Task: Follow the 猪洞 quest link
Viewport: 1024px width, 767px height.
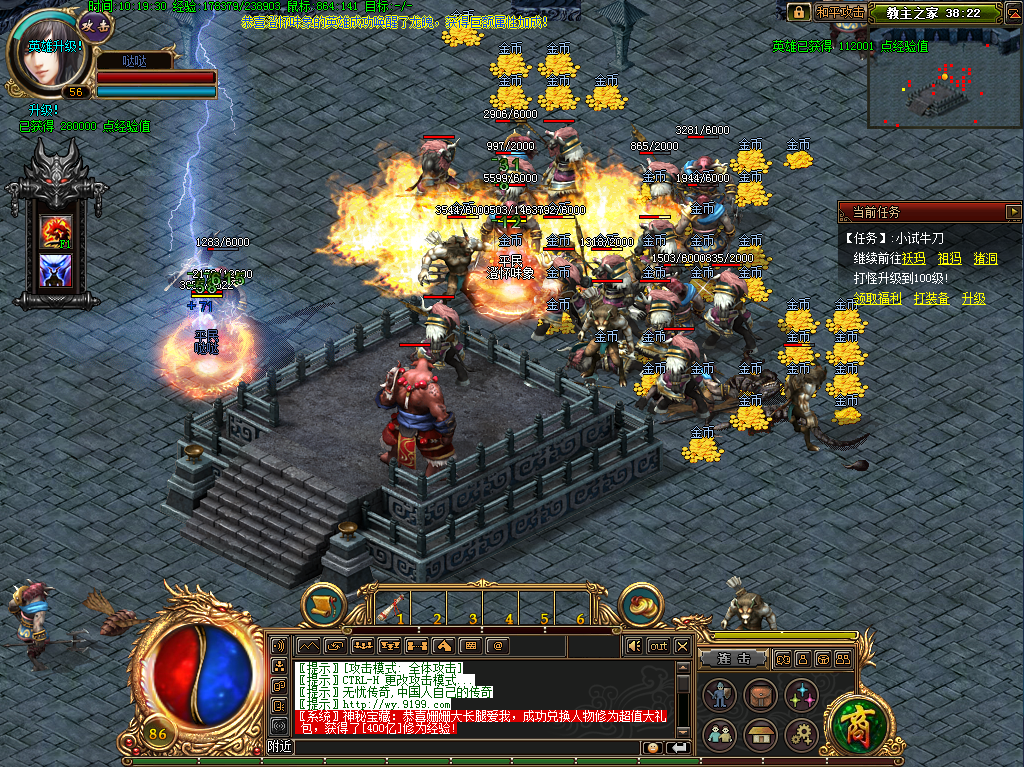Action: click(985, 258)
